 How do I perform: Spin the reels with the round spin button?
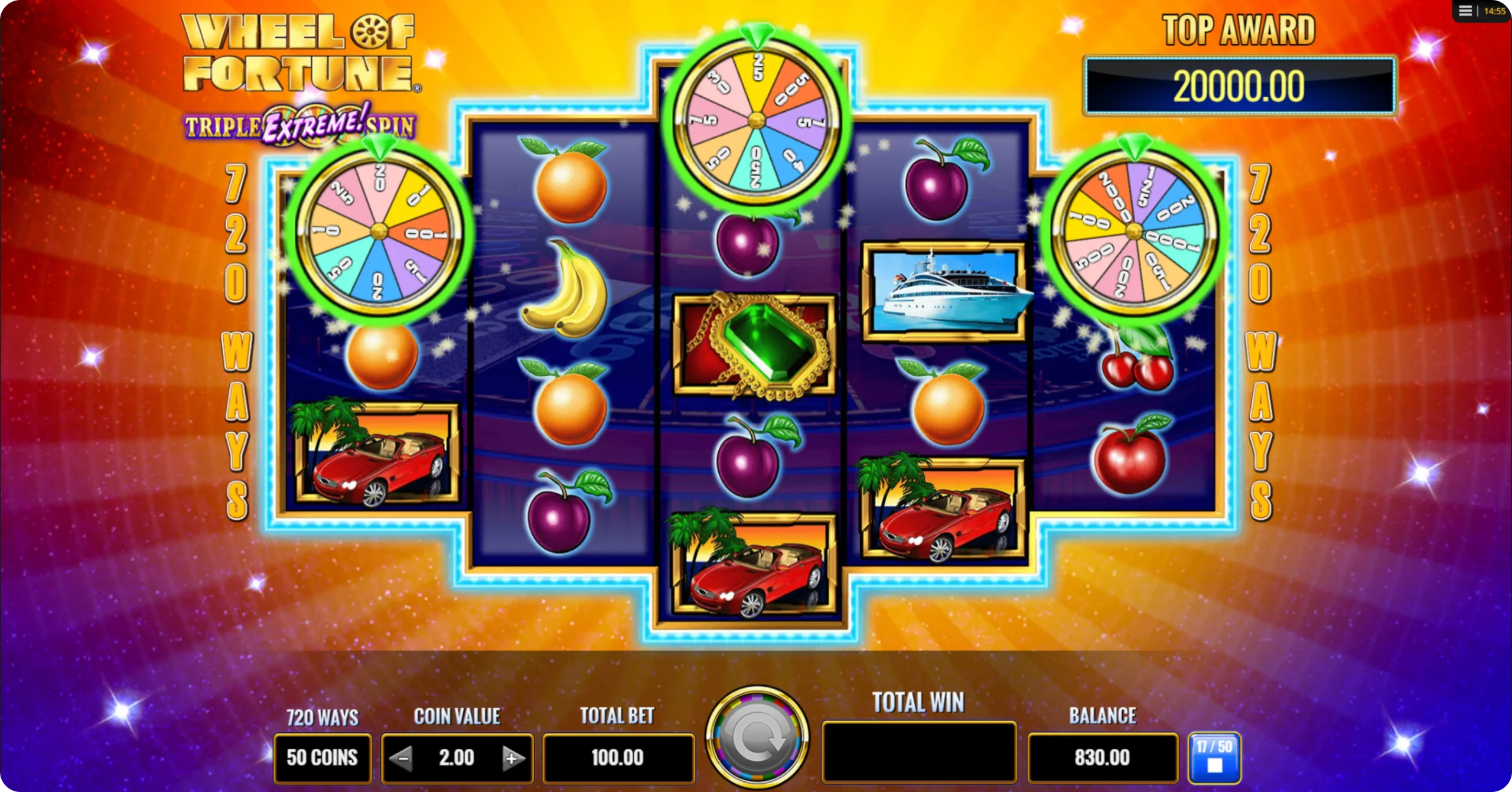coord(757,737)
